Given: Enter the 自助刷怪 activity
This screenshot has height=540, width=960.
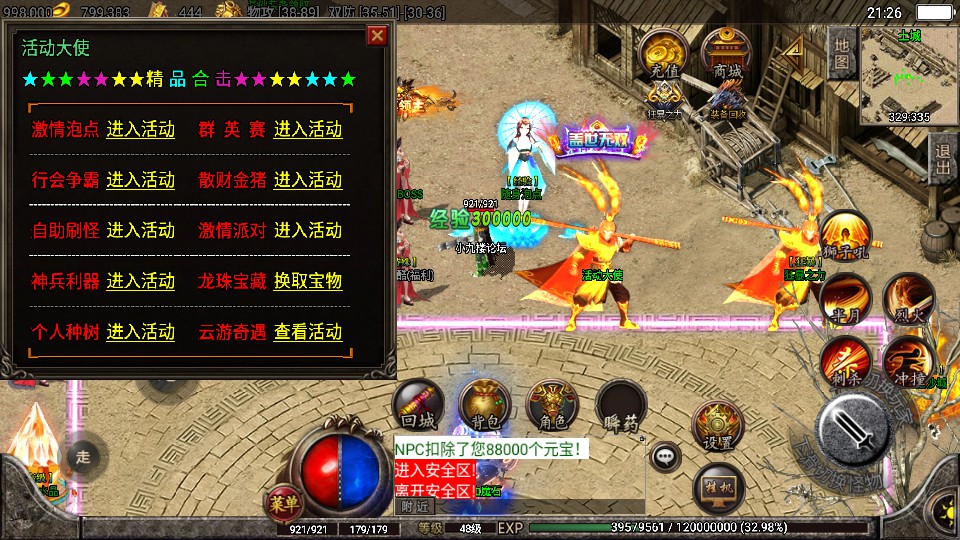Looking at the screenshot, I should 141,230.
